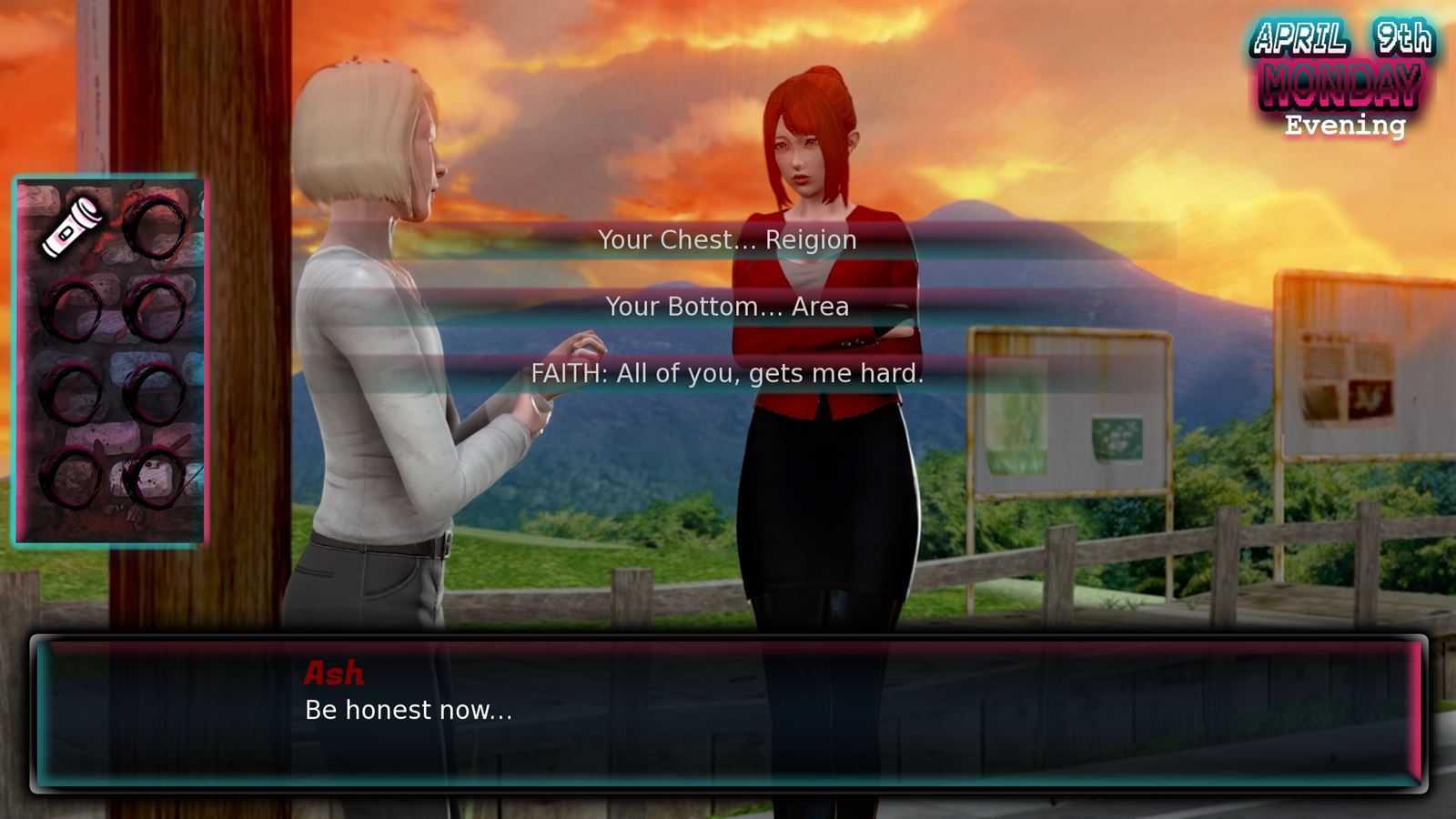The width and height of the screenshot is (1456, 819).
Task: Choose the 'Your Bottom… Area' dialogue option
Action: 728,307
